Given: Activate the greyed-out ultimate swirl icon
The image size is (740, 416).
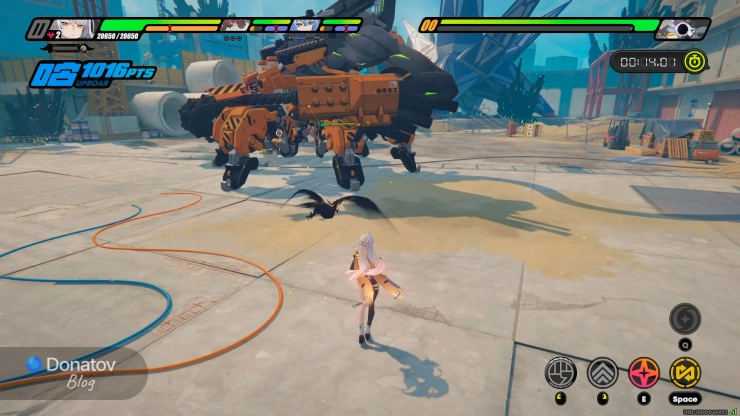Looking at the screenshot, I should (x=685, y=318).
